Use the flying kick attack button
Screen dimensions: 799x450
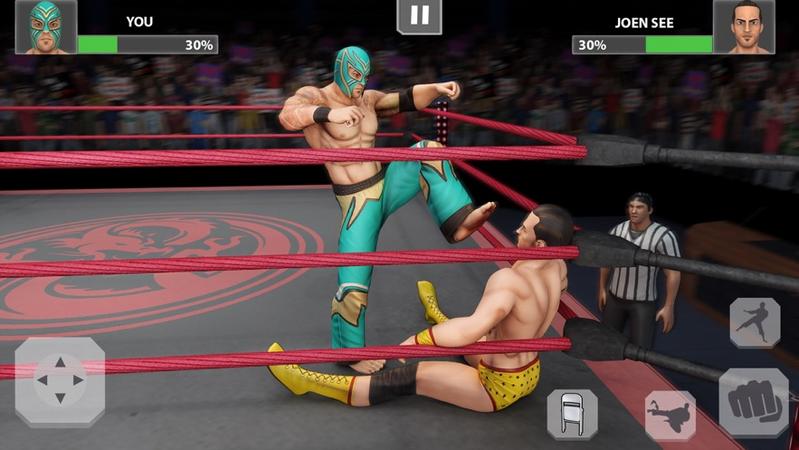(670, 414)
